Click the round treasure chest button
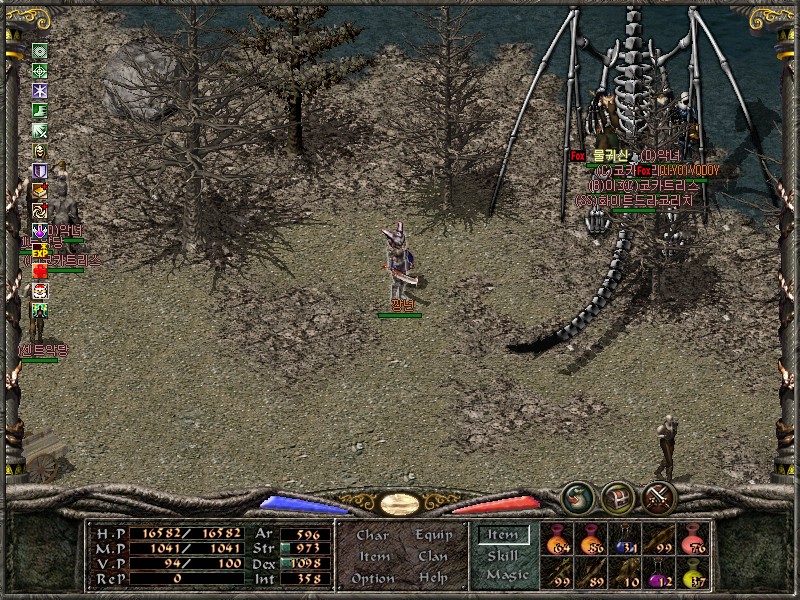Image resolution: width=800 pixels, height=600 pixels. click(618, 496)
